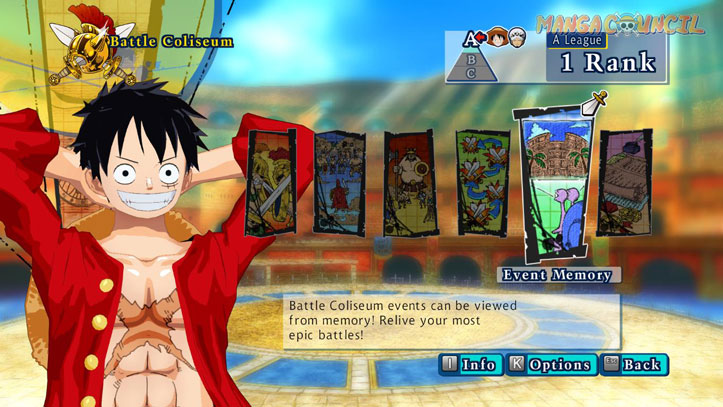Open the Info panel
The height and width of the screenshot is (407, 723).
(469, 365)
